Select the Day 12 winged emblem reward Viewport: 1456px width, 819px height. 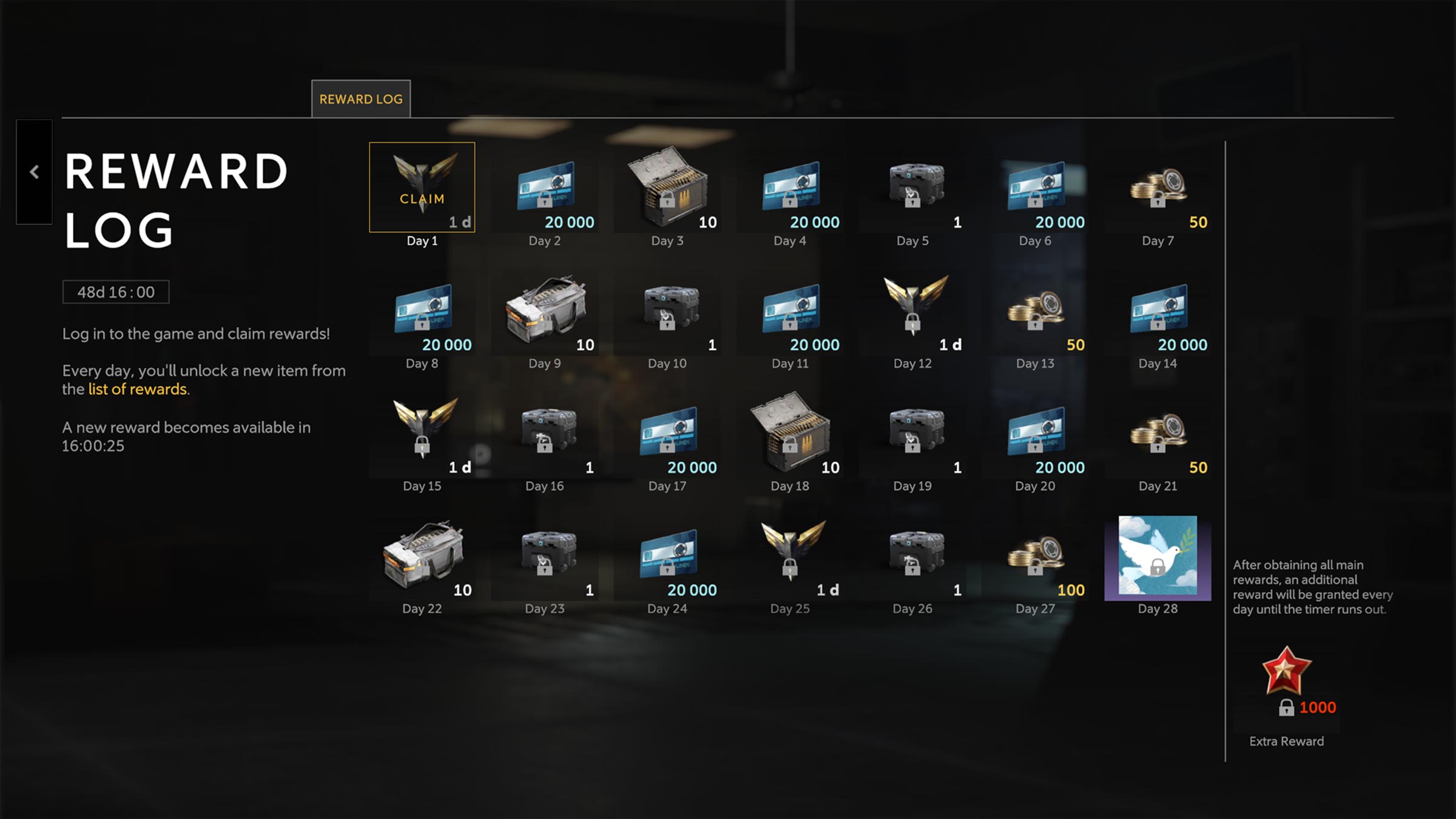point(912,311)
